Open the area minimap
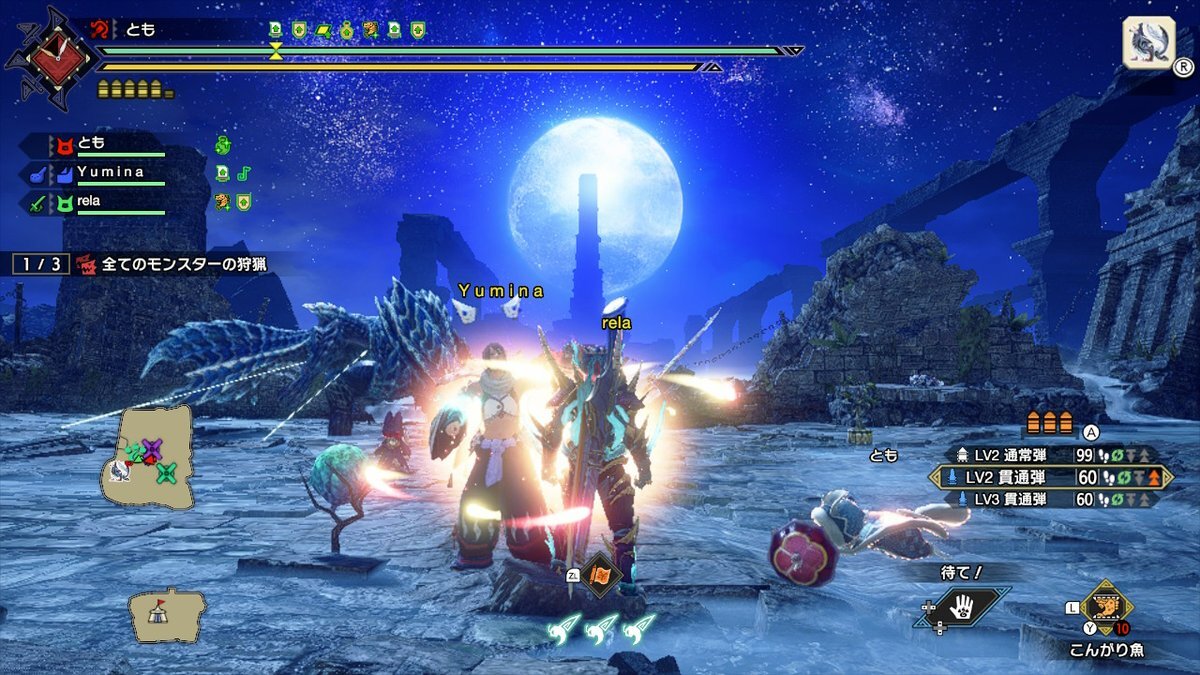Screen dimensions: 1200x675 coord(150,455)
